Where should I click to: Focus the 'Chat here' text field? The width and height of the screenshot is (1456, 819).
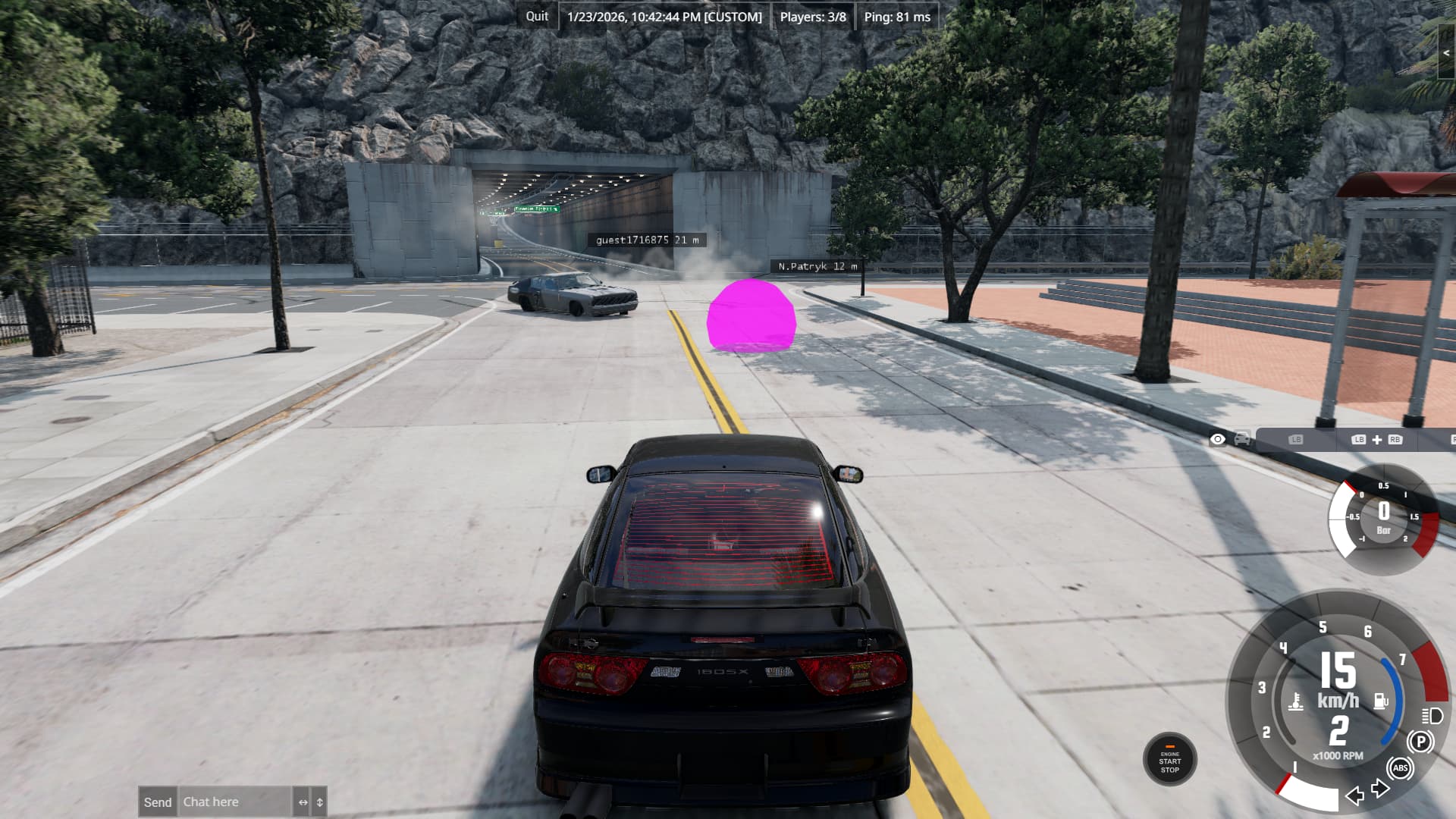coord(235,802)
